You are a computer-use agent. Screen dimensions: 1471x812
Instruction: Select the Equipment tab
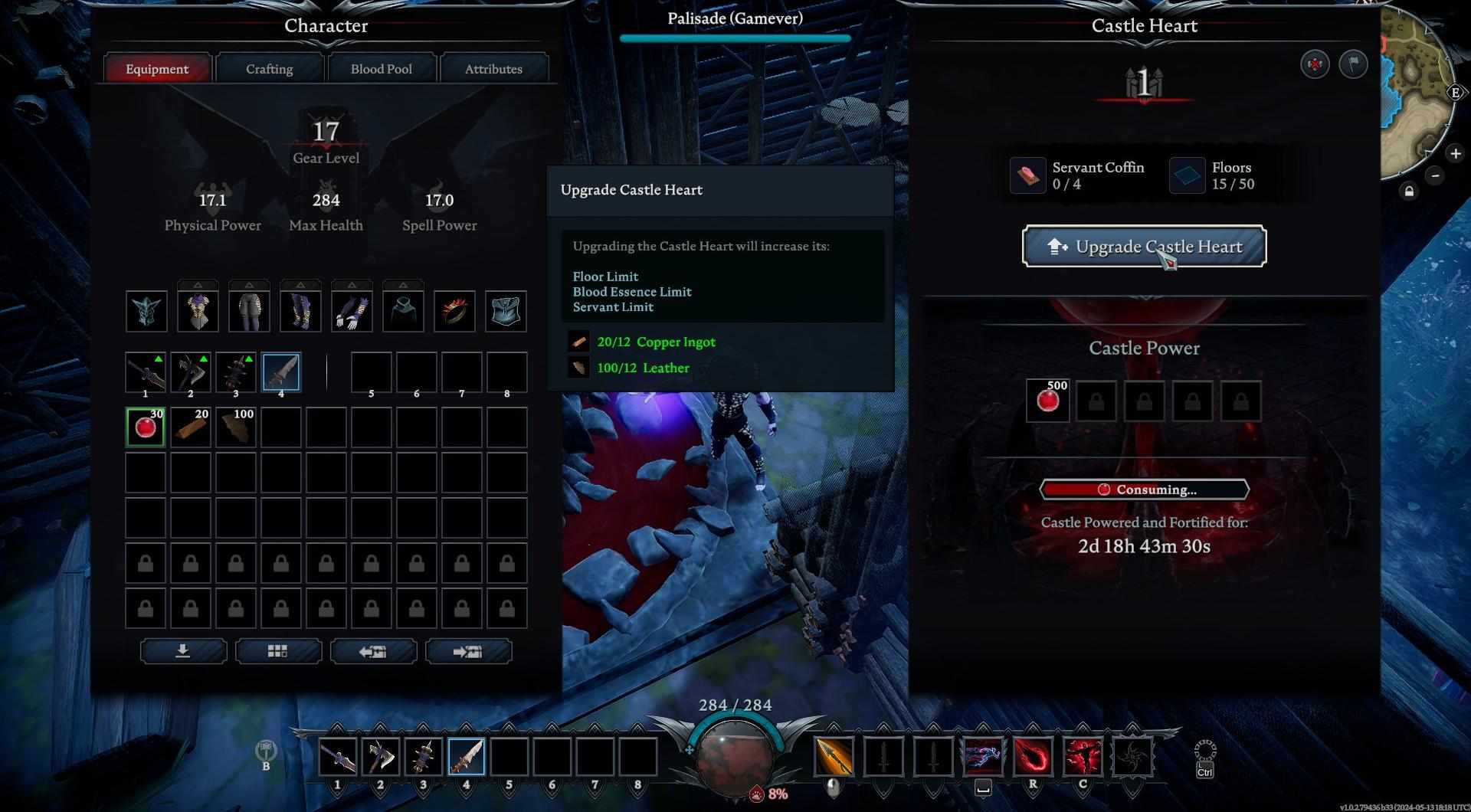(157, 69)
